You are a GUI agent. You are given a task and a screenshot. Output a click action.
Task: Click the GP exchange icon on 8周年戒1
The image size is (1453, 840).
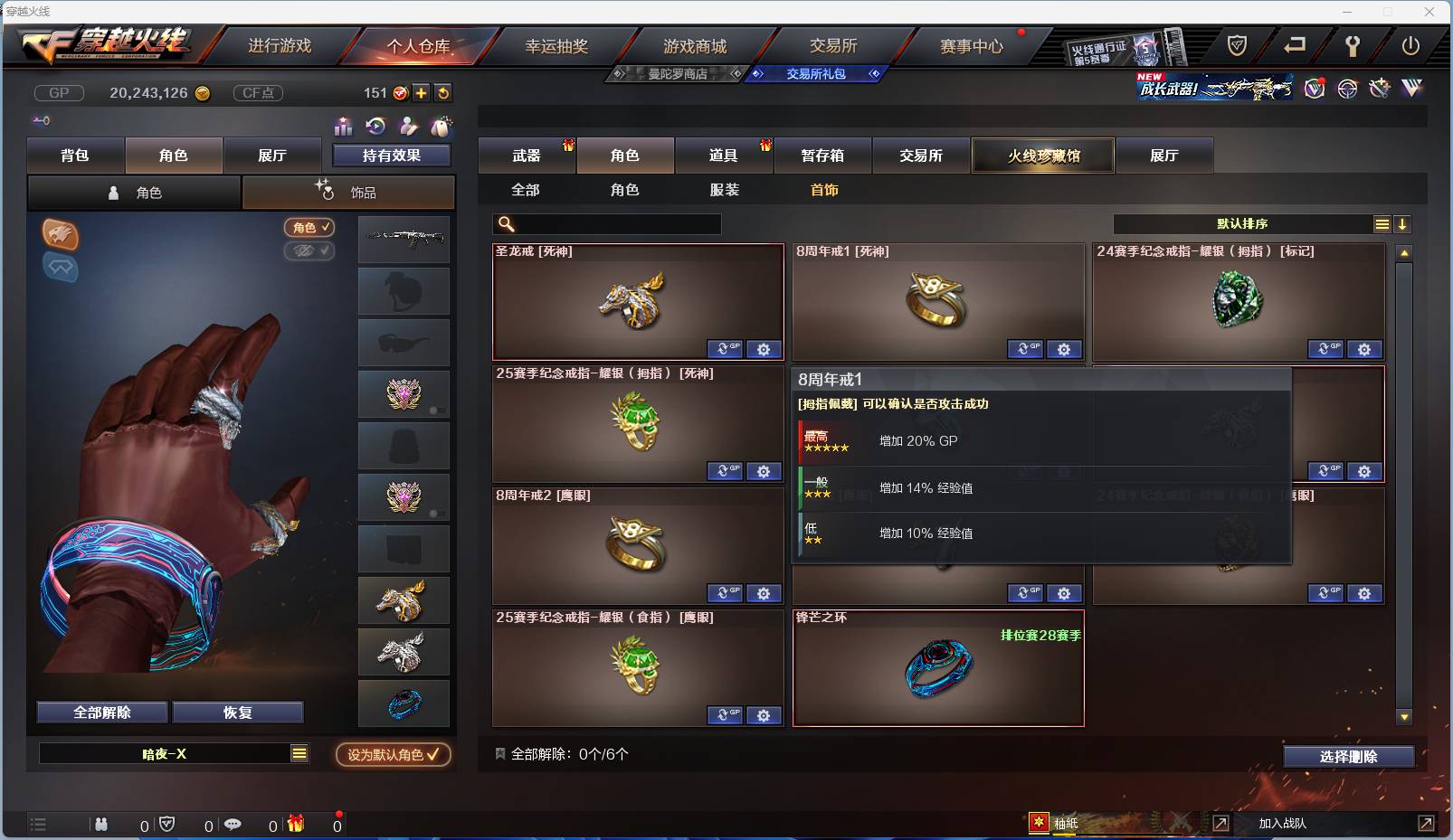1026,349
